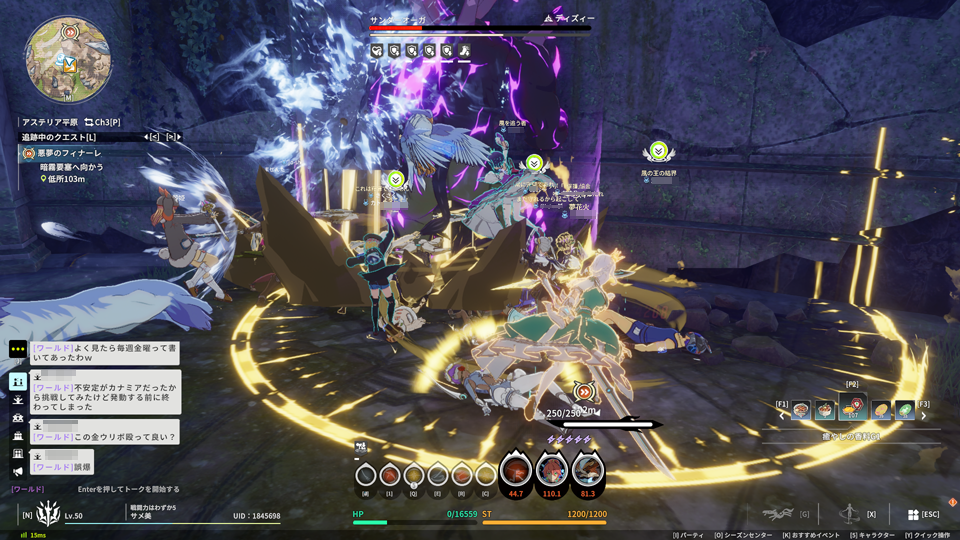Screen dimensions: 960x540
Task: Open the main menu grid icon
Action: (x=913, y=514)
